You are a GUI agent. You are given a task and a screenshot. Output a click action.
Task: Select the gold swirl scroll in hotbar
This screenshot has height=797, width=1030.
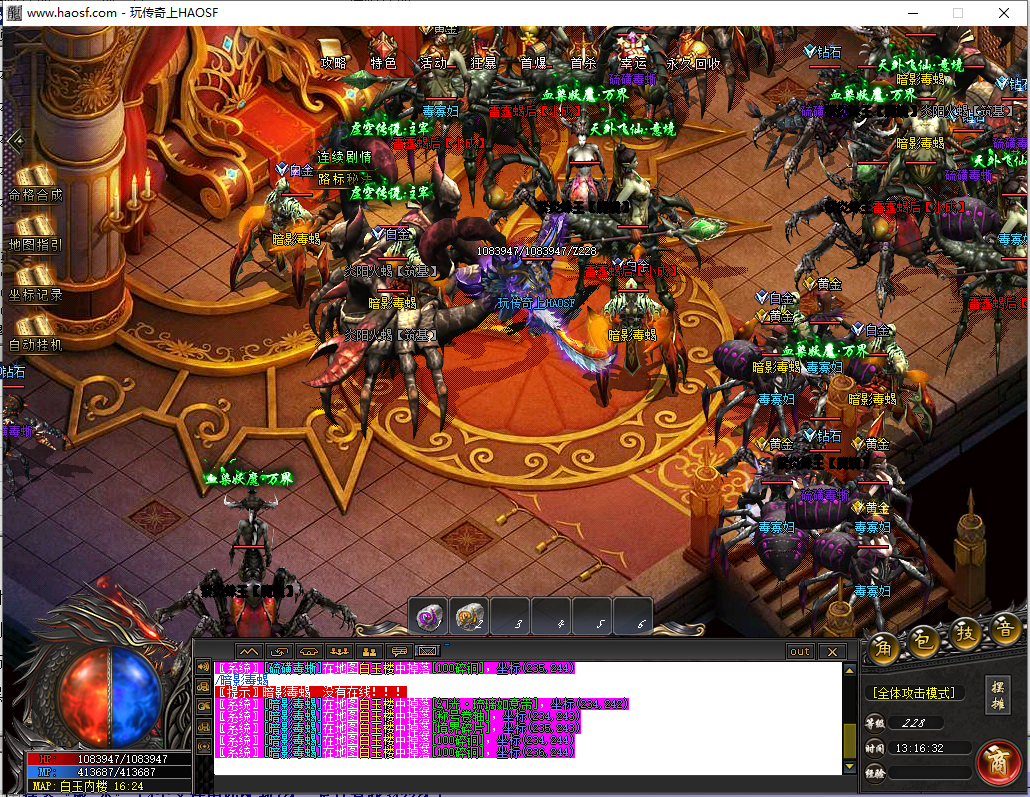(469, 616)
